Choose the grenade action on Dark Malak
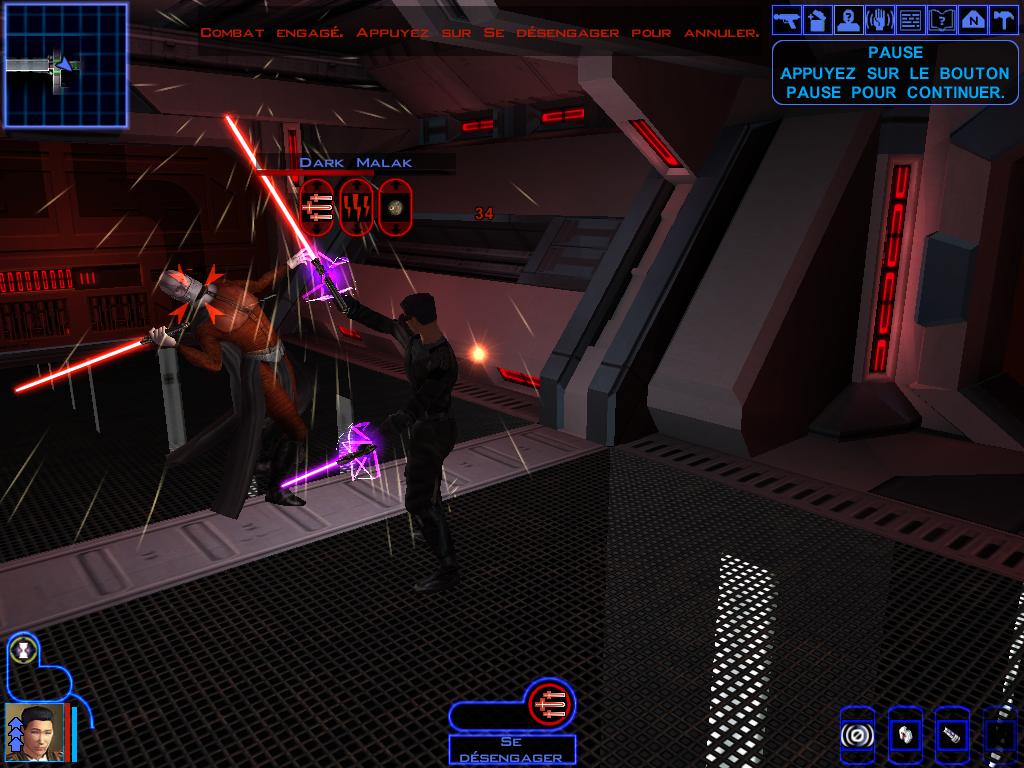Viewport: 1024px width, 768px height. point(395,207)
